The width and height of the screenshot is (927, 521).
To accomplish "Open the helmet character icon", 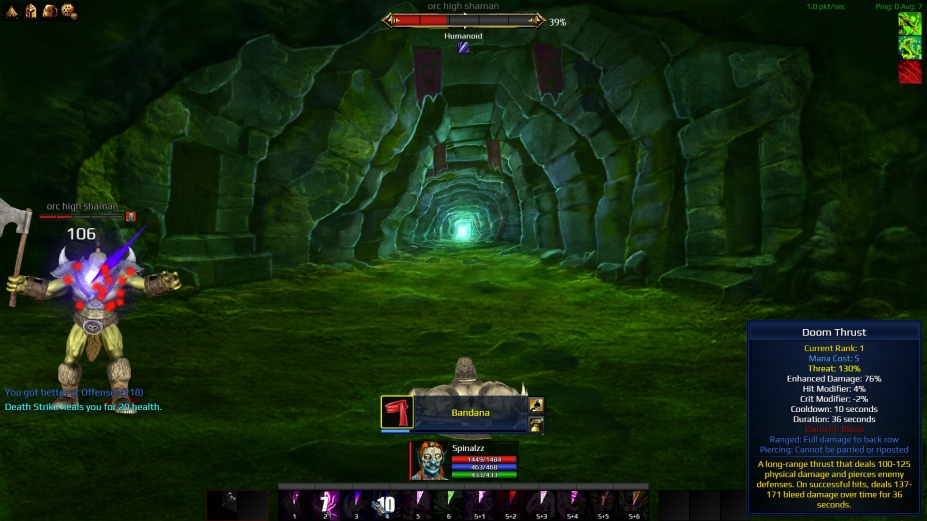I will point(31,11).
